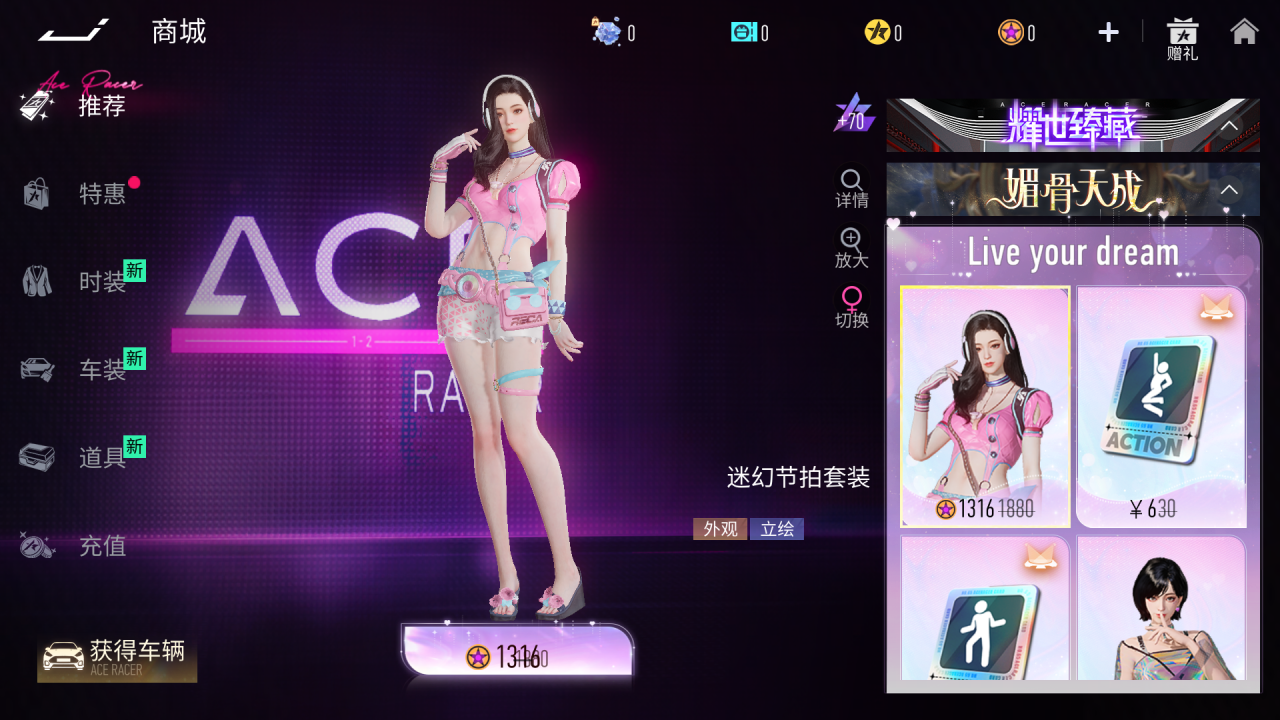Go to the 充值 recharge category
The image size is (1280, 720).
point(101,546)
